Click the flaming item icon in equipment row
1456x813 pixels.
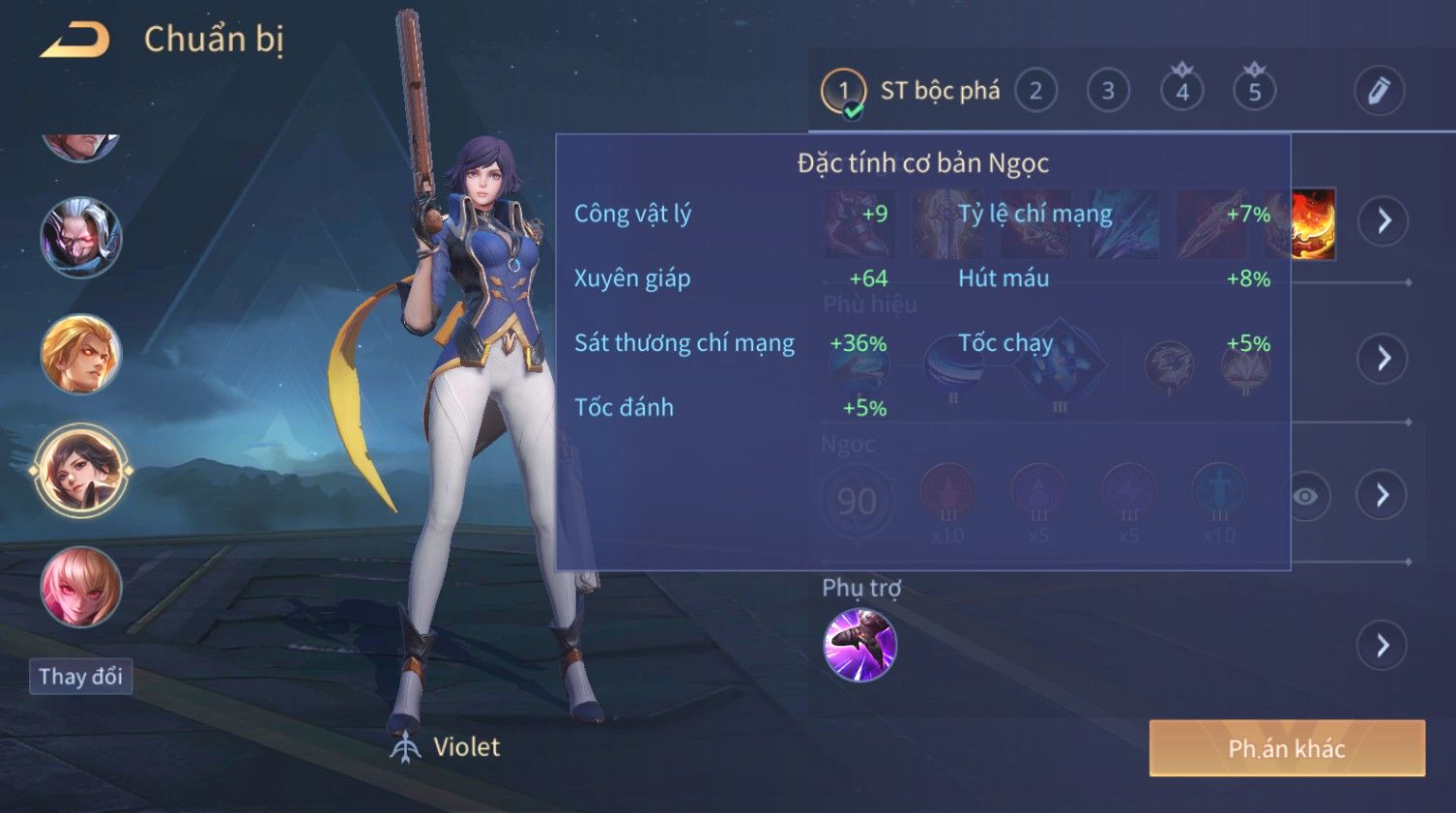[x=1313, y=224]
